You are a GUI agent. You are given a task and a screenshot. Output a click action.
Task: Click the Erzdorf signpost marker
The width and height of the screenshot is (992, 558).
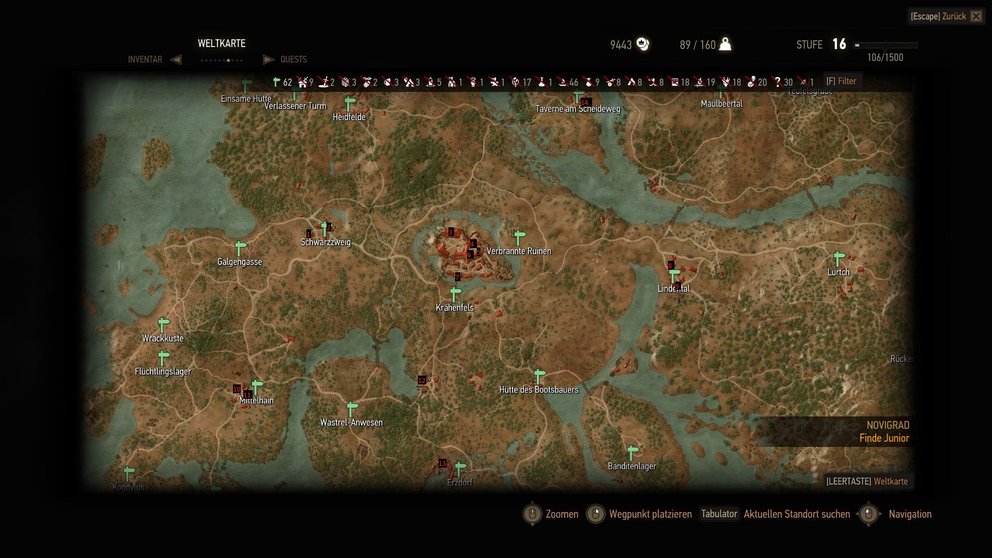point(459,469)
